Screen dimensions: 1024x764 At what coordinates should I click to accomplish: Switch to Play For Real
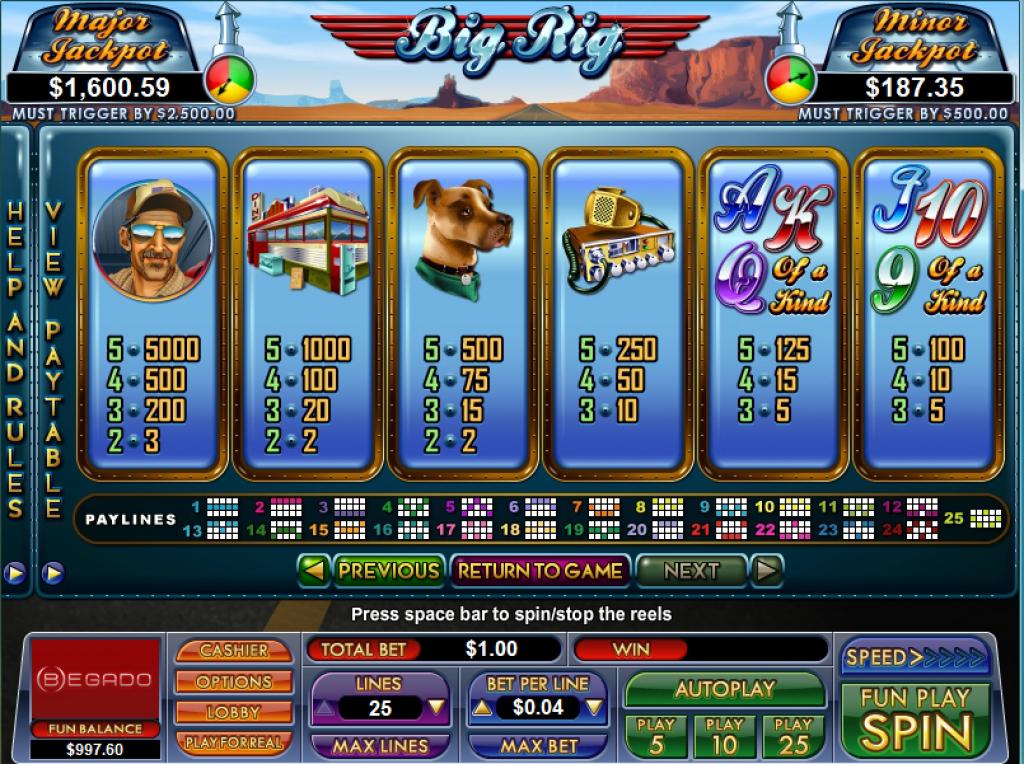234,743
